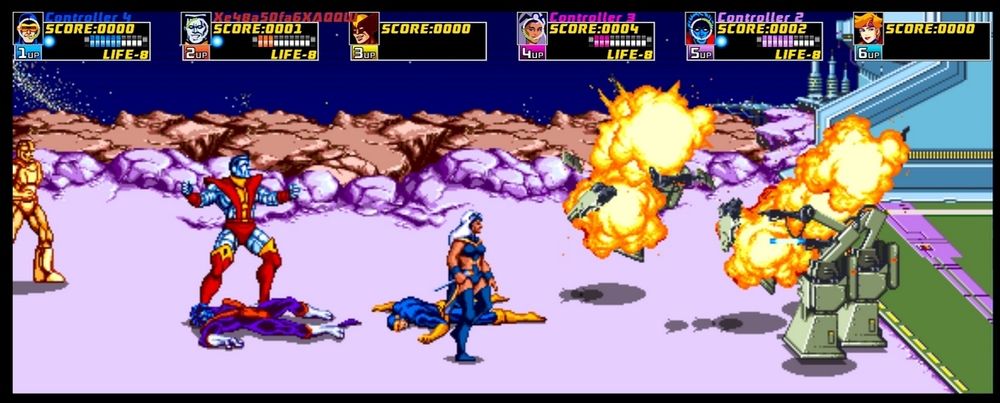
Task: Choose Dazzler's portrait in the 6UP panel
Action: pos(868,30)
